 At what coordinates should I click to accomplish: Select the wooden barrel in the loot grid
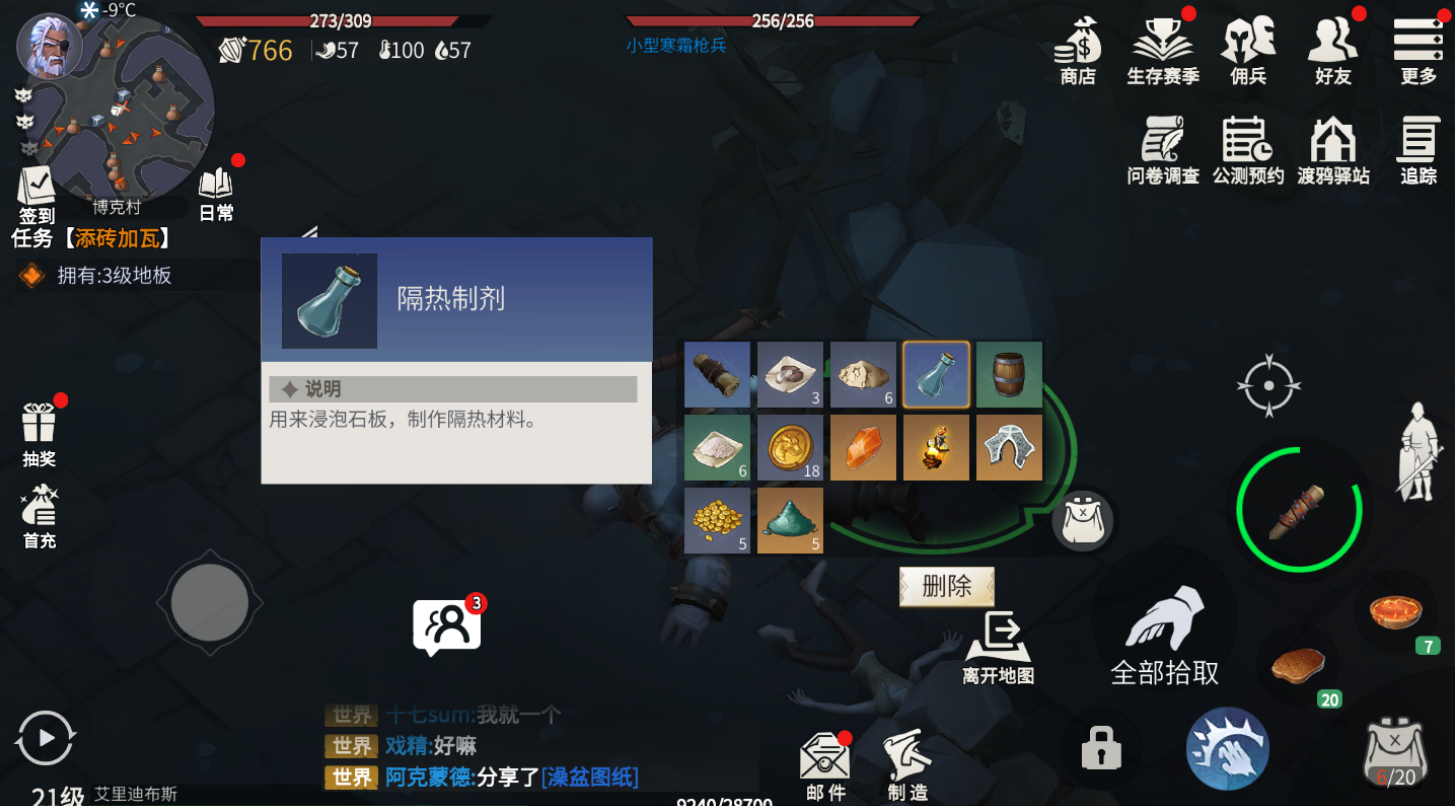[x=1009, y=374]
